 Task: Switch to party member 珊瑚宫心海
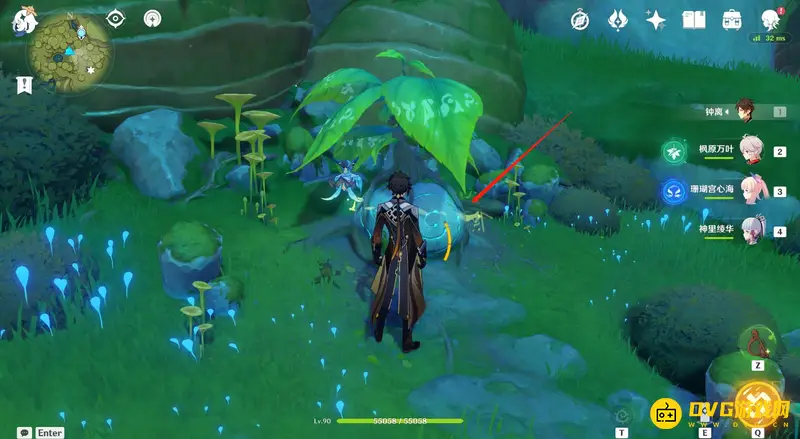click(x=750, y=190)
